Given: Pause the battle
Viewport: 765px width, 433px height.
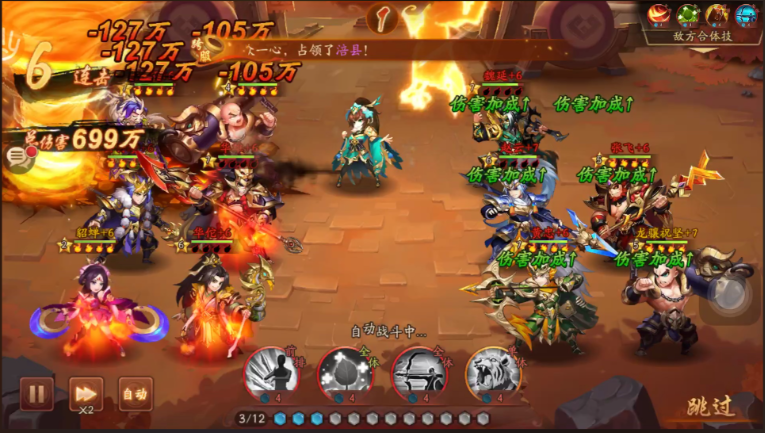Looking at the screenshot, I should pyautogui.click(x=36, y=393).
